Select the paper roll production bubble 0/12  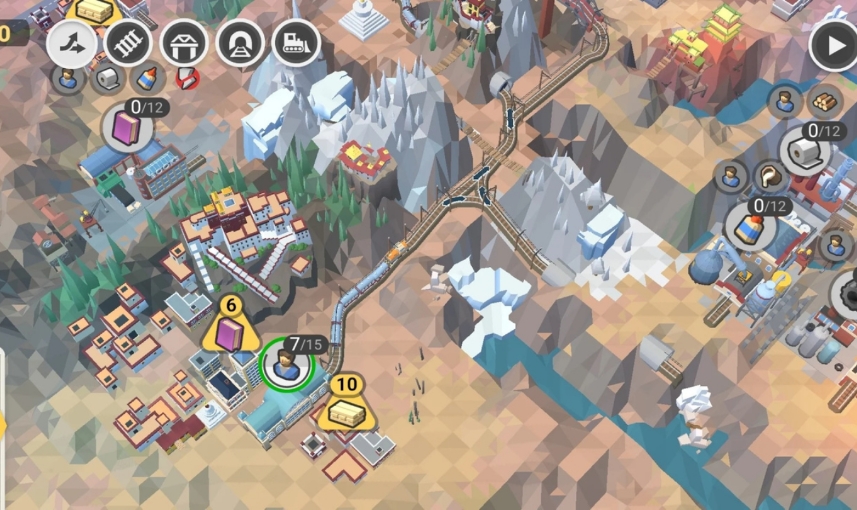coord(805,149)
